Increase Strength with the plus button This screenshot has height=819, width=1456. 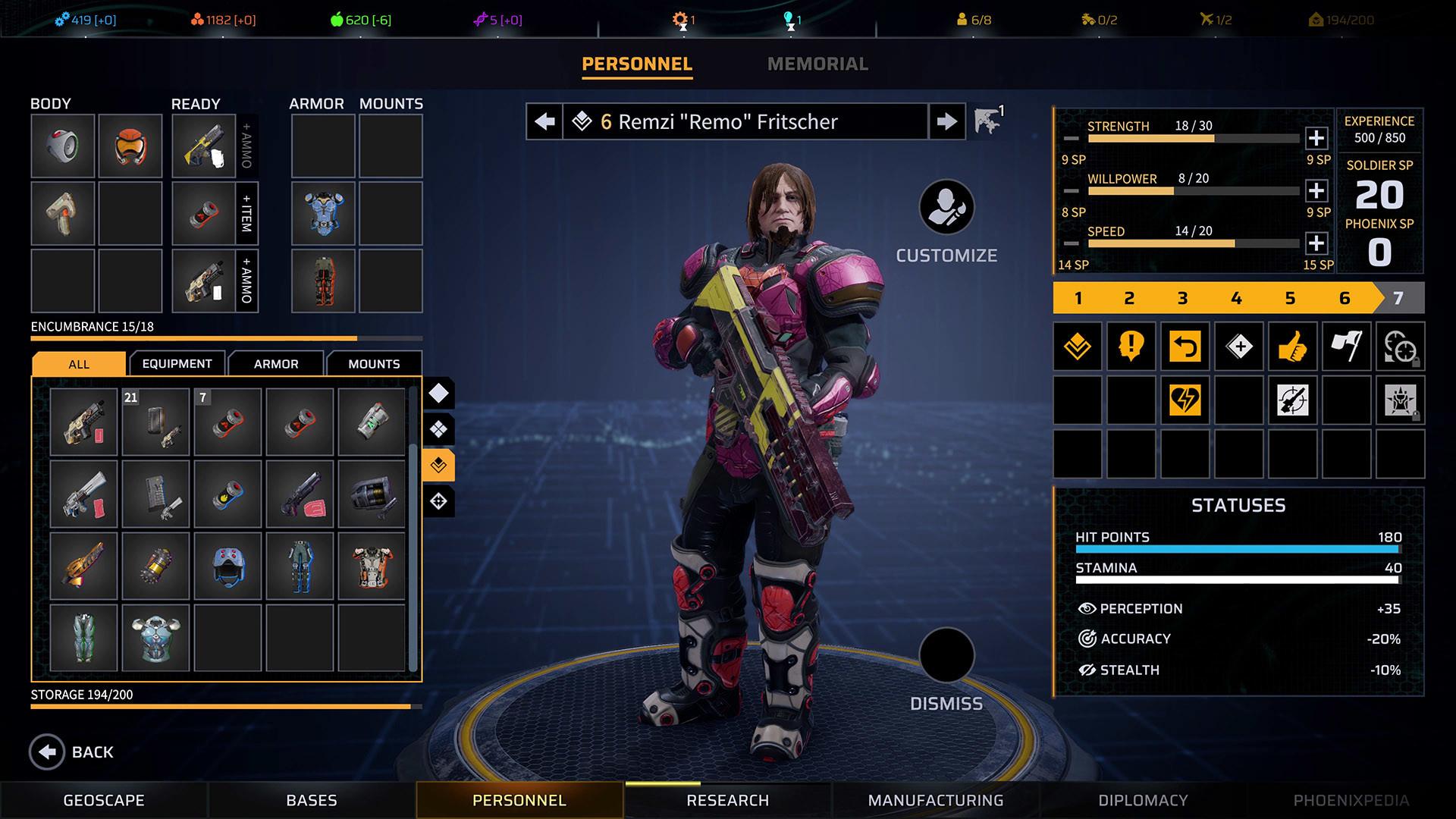(1316, 138)
